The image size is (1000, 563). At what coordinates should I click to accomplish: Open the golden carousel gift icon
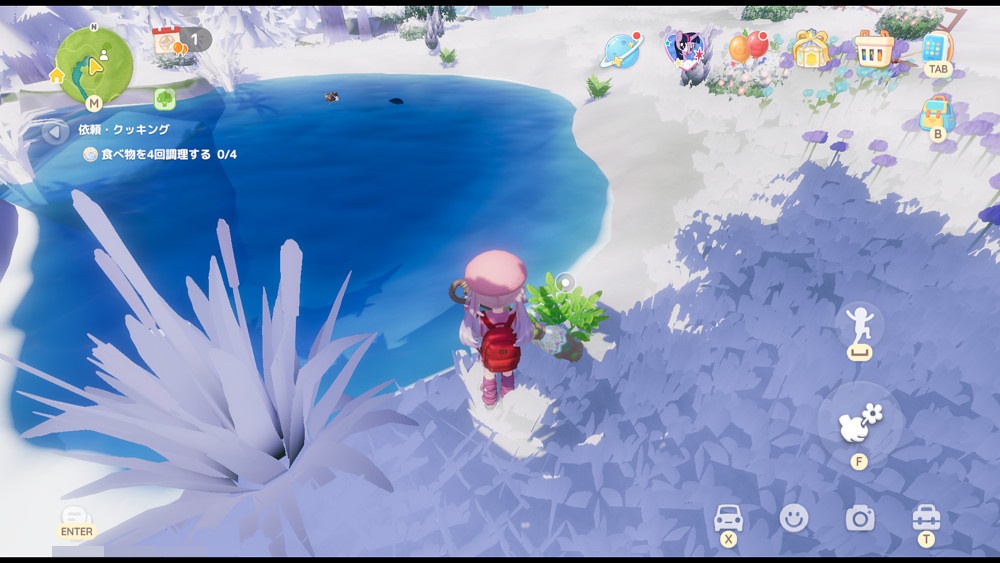[x=811, y=48]
